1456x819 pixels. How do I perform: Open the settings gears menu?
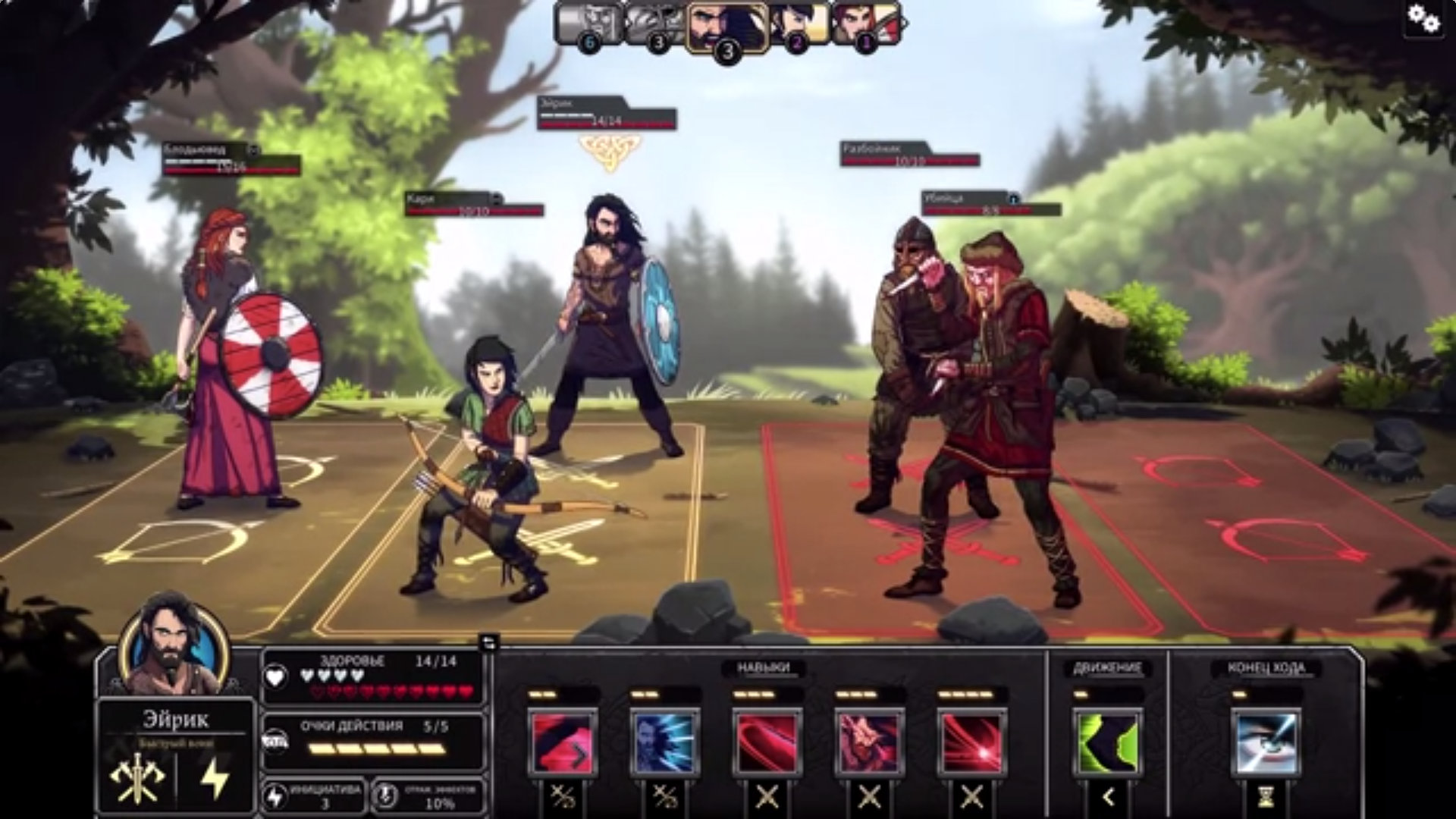(x=1423, y=20)
